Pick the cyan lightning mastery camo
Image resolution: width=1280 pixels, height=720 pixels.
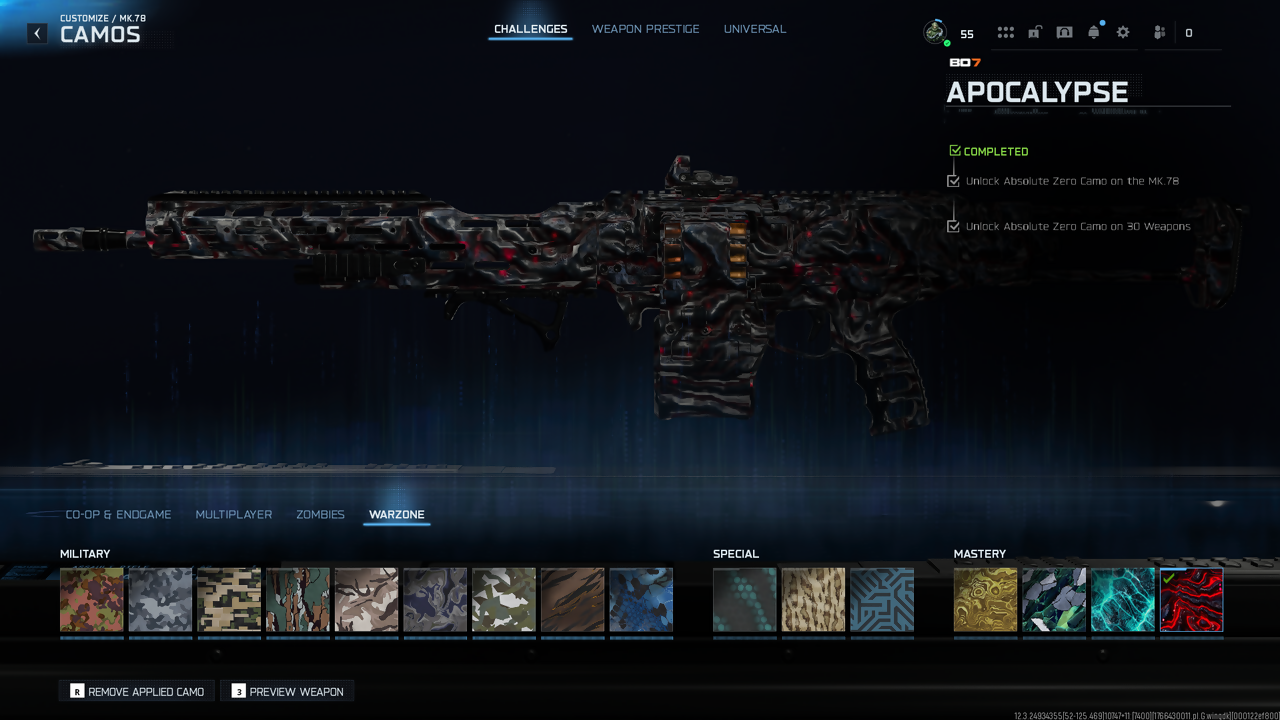pyautogui.click(x=1122, y=600)
